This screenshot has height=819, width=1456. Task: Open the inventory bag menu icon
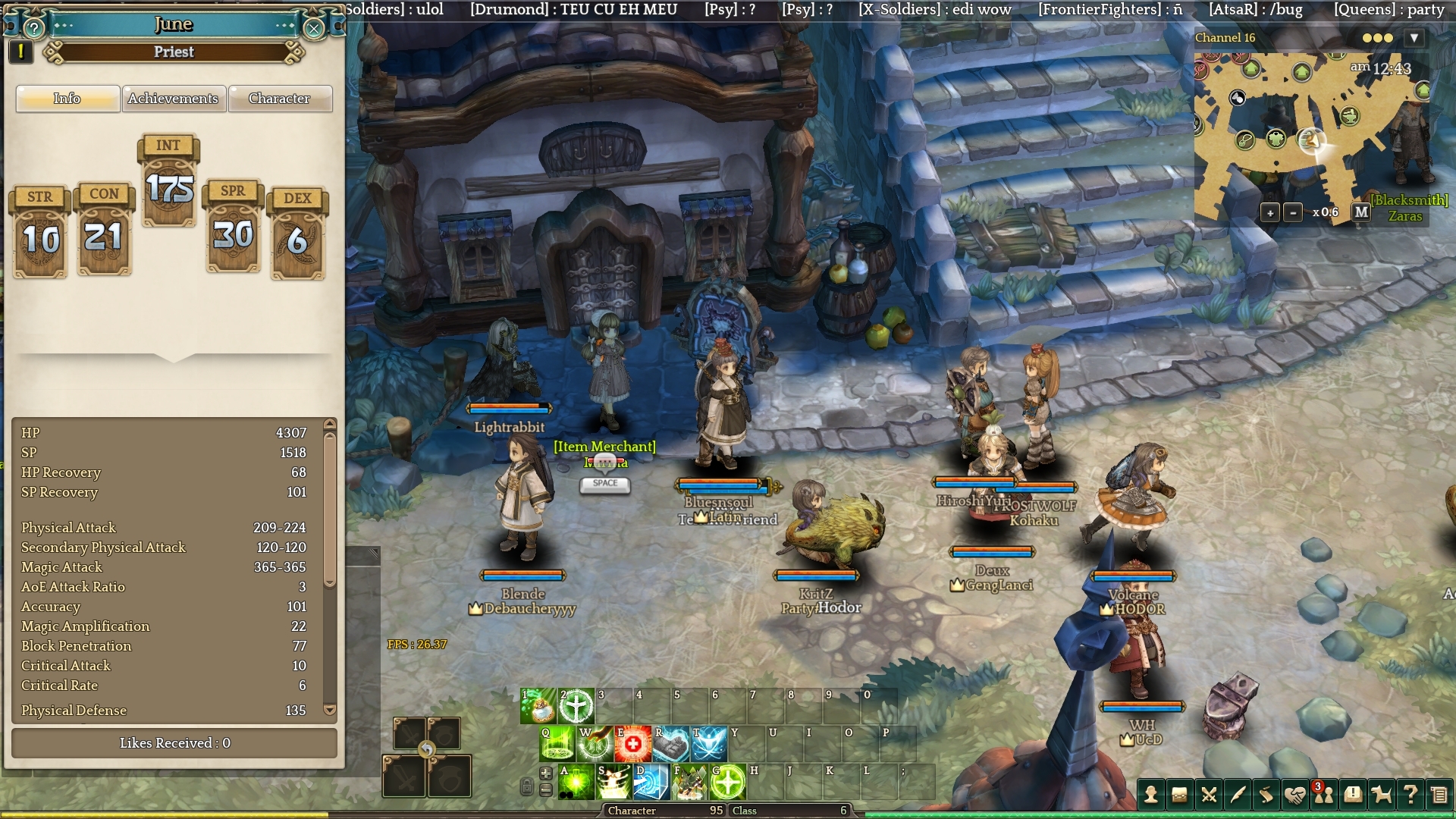click(1179, 795)
